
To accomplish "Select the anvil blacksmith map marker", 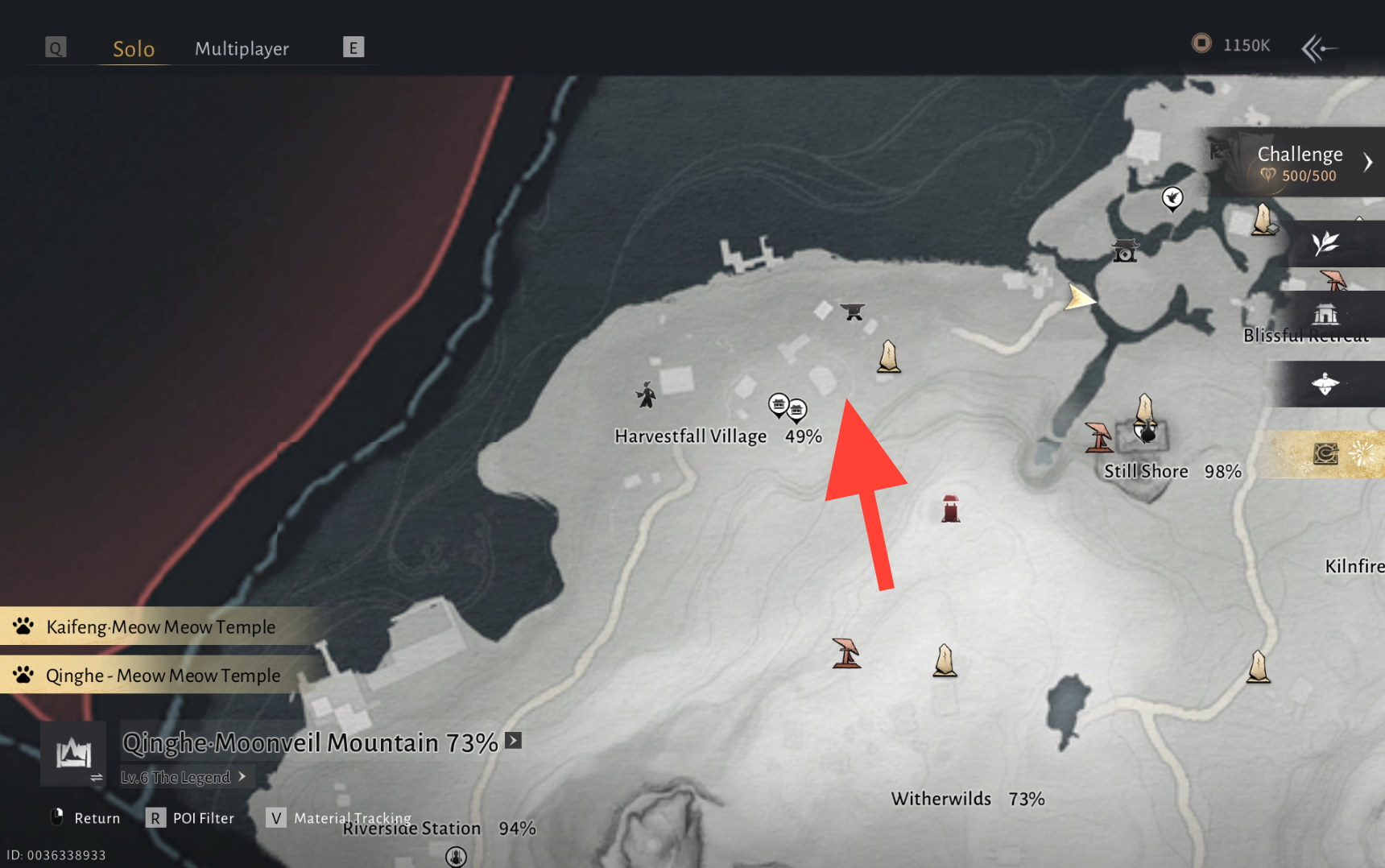I will click(x=852, y=311).
